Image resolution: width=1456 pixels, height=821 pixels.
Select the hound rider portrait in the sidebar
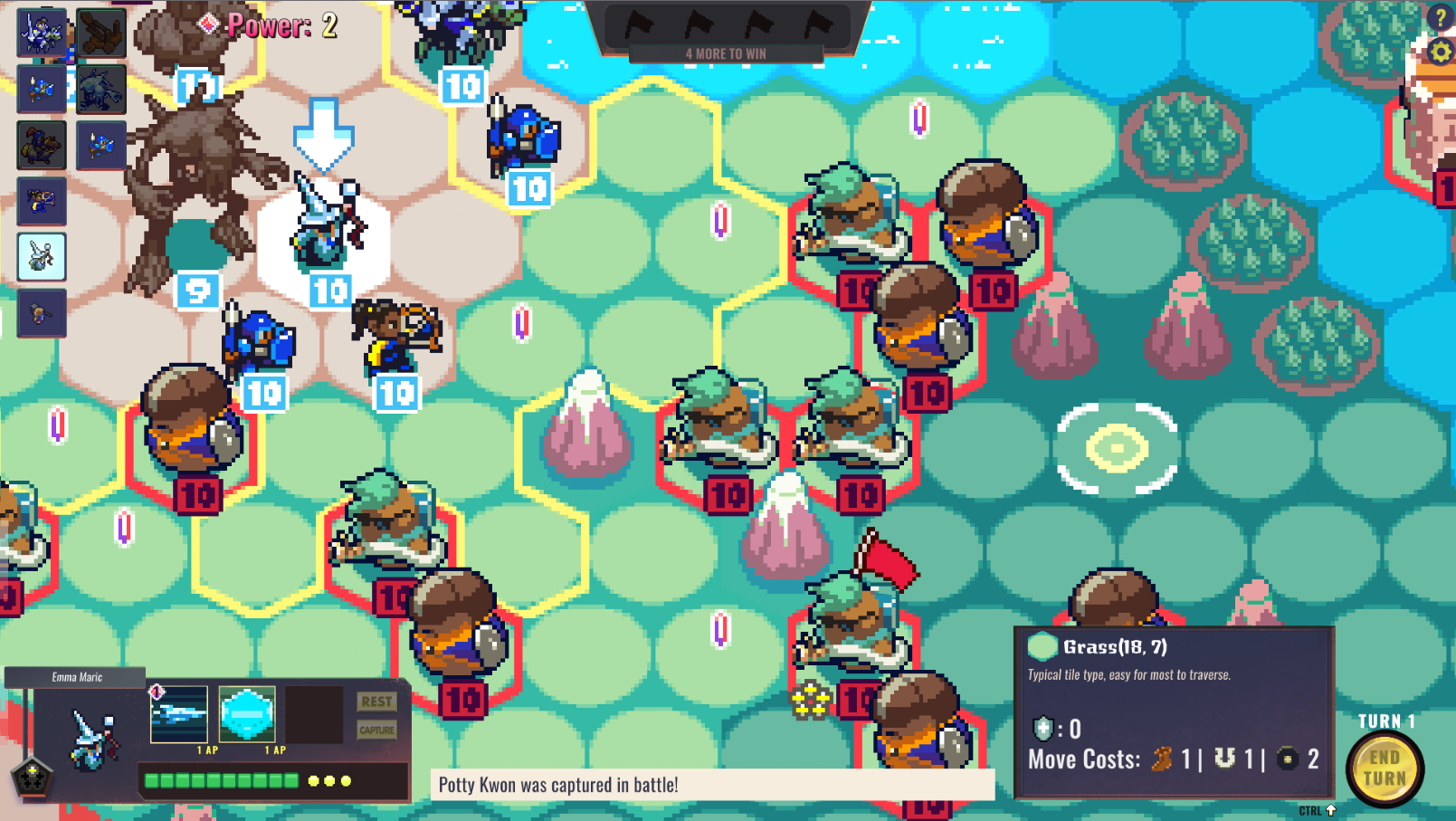(42, 146)
